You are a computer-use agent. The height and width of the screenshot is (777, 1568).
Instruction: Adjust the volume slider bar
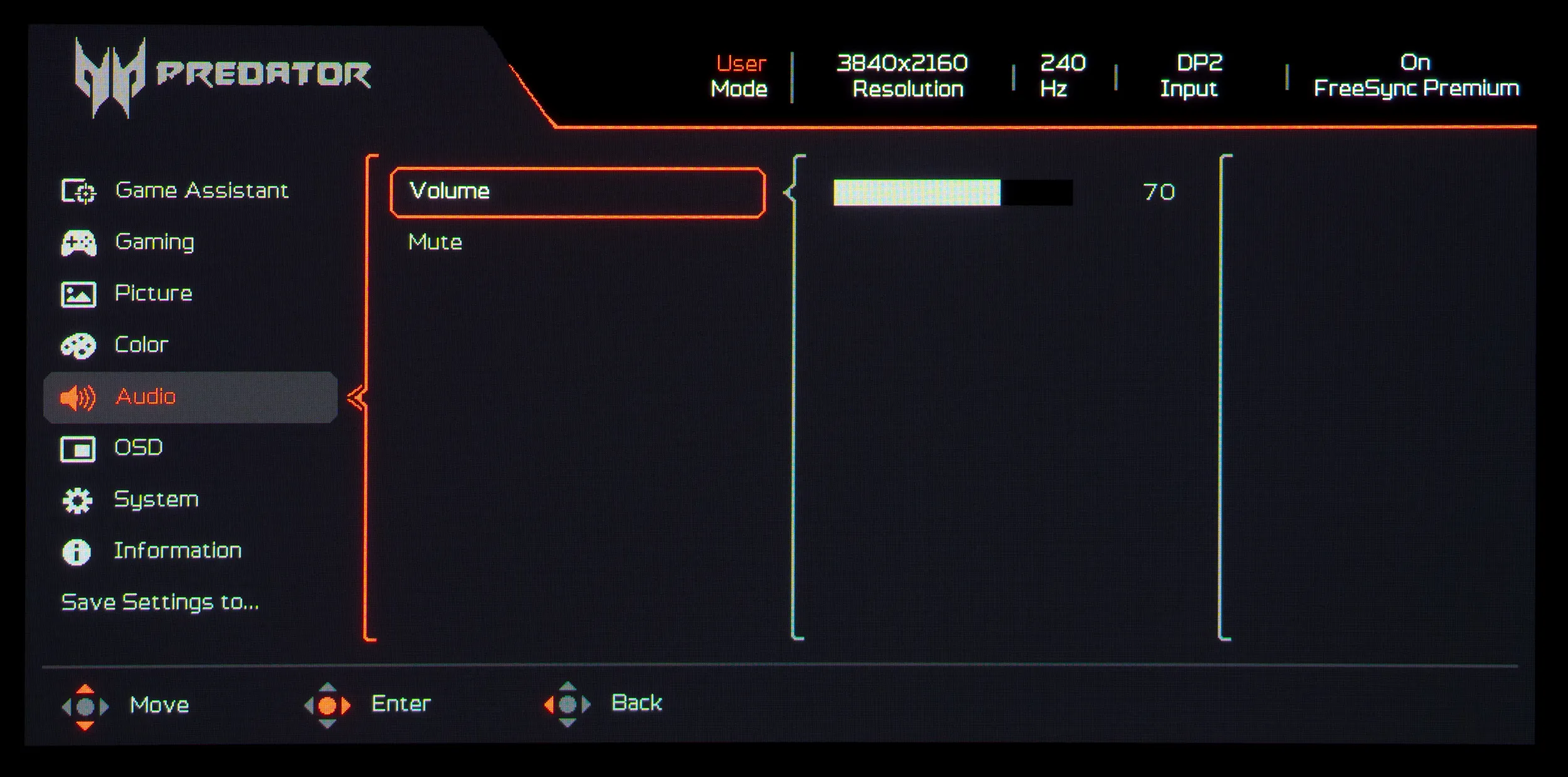tap(952, 193)
